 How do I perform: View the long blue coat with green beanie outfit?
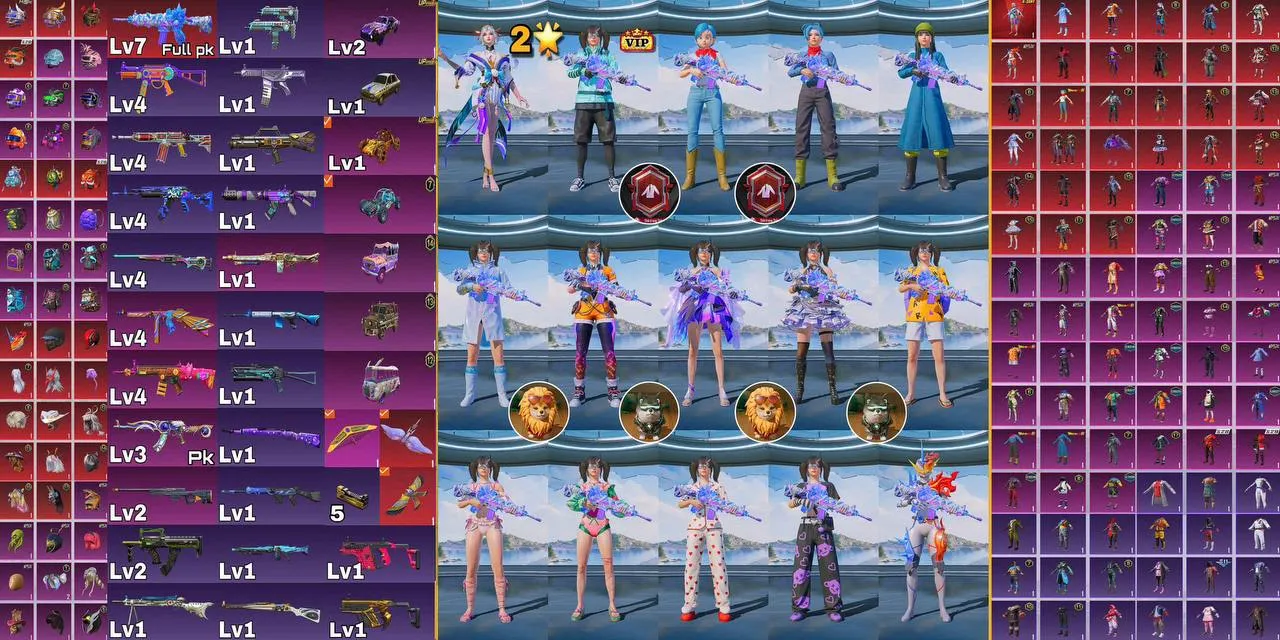coord(933,115)
